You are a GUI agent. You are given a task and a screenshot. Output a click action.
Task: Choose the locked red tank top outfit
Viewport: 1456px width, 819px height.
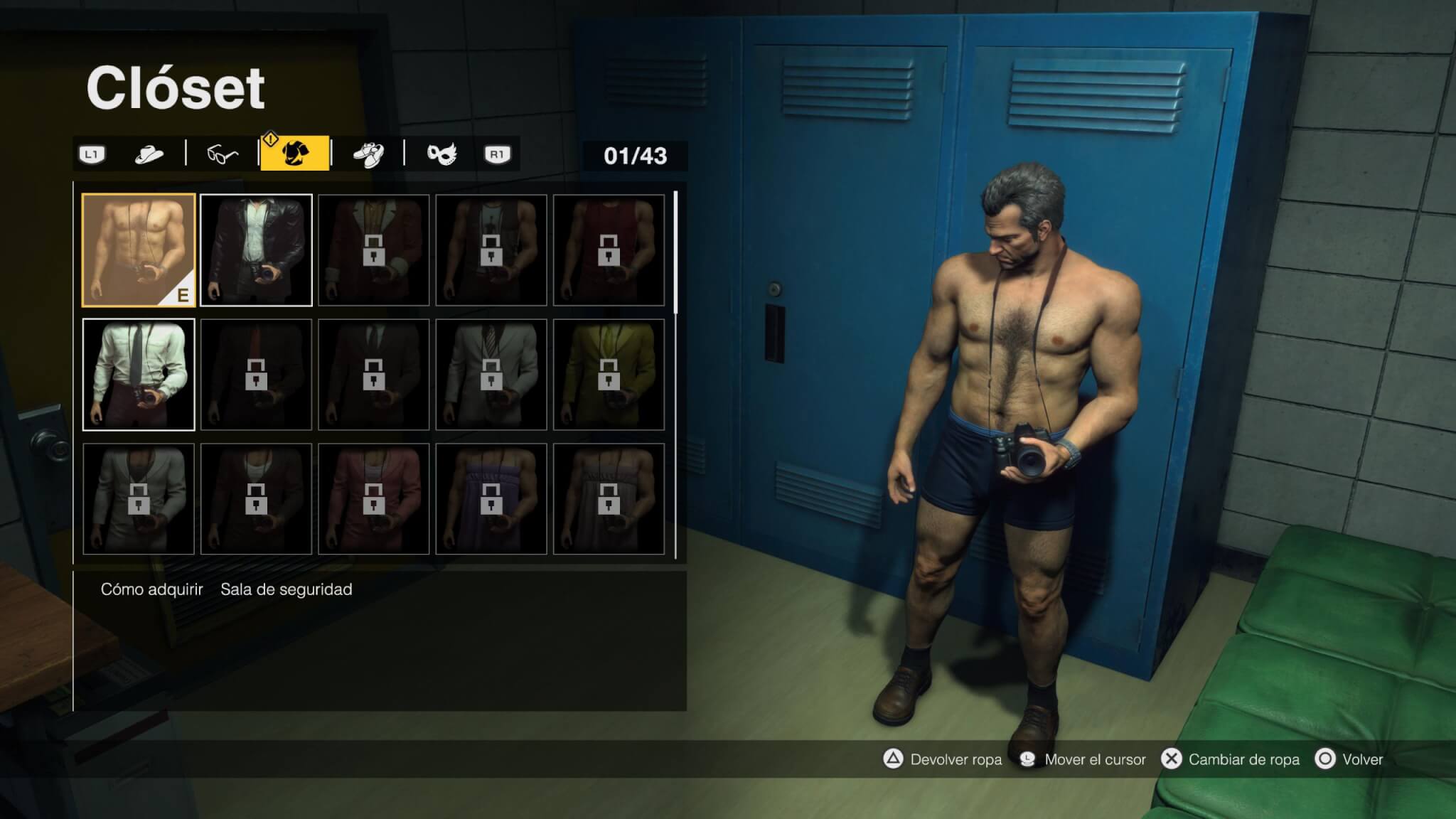pos(609,250)
